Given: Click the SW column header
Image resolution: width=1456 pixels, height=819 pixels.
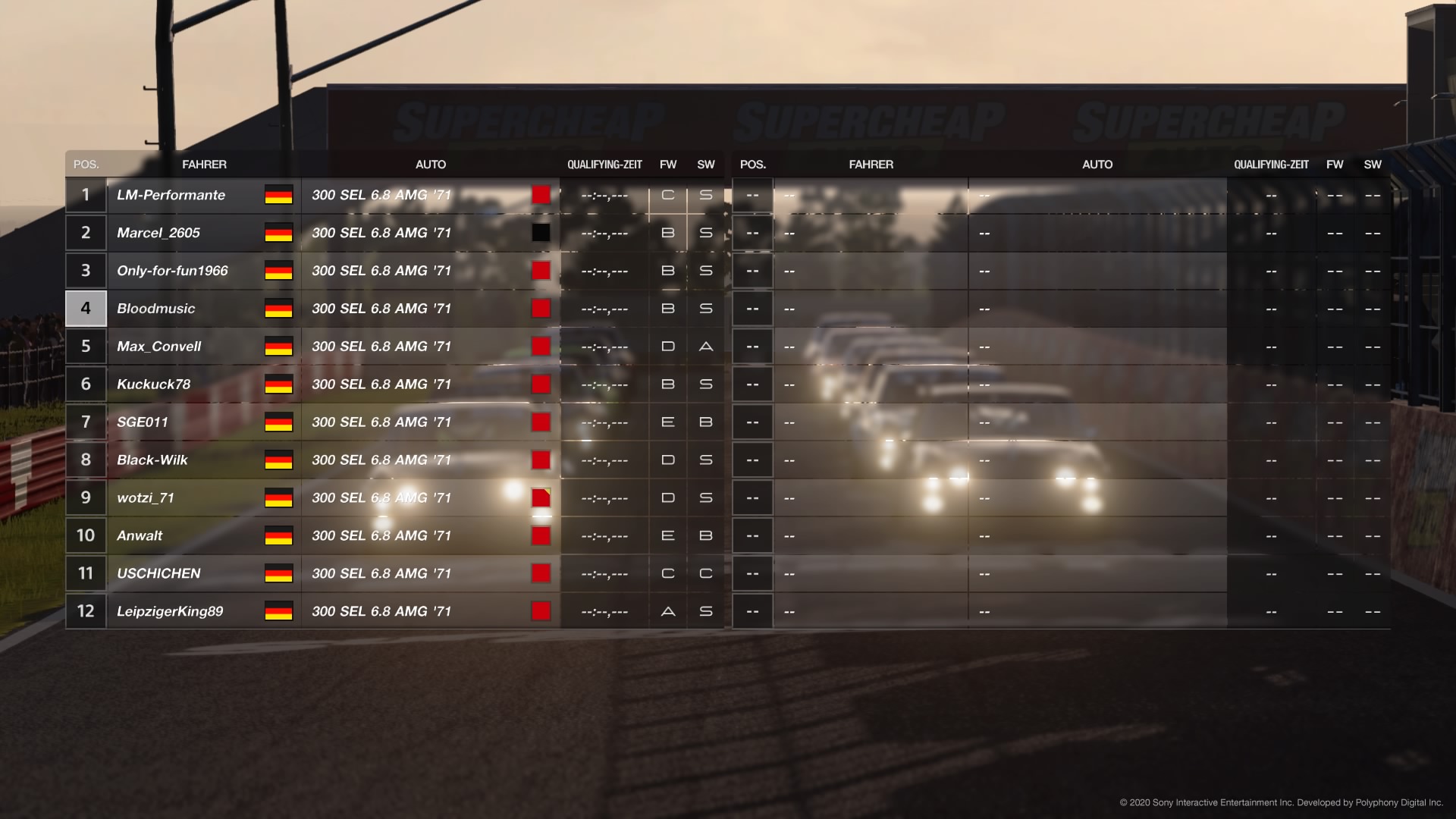Looking at the screenshot, I should click(x=704, y=164).
